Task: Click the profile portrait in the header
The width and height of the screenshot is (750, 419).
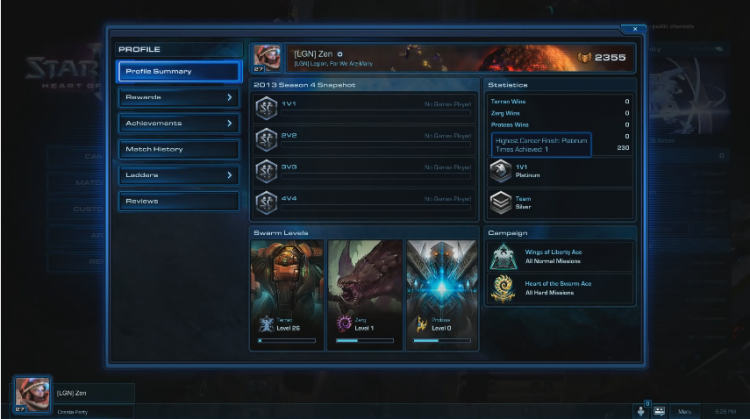Action: (266, 56)
